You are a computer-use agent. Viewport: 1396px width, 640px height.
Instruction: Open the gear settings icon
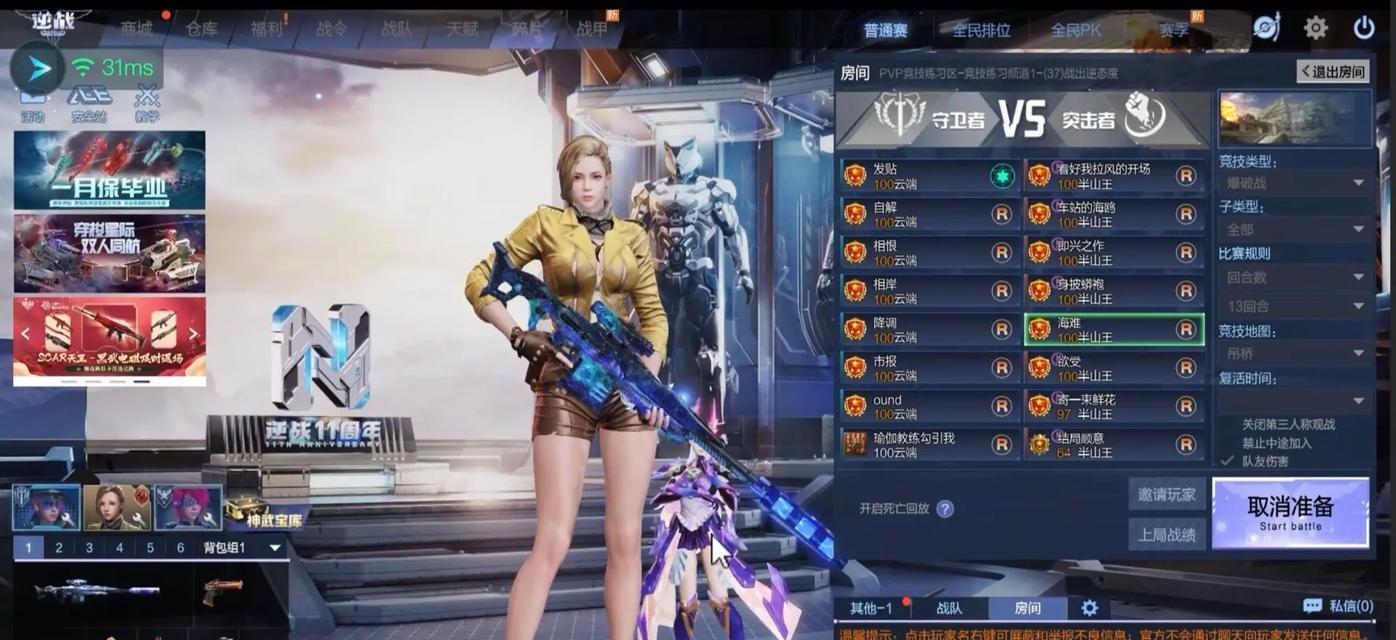coord(1315,28)
